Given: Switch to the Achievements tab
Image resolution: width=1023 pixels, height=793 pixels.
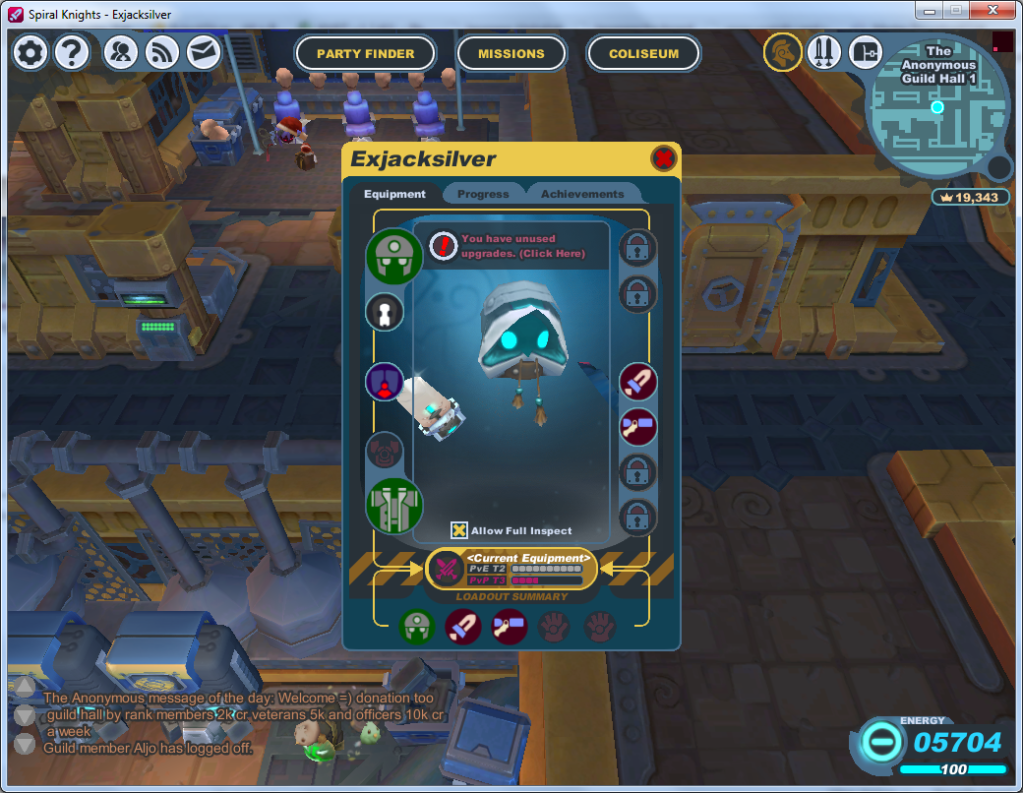Looking at the screenshot, I should tap(582, 194).
